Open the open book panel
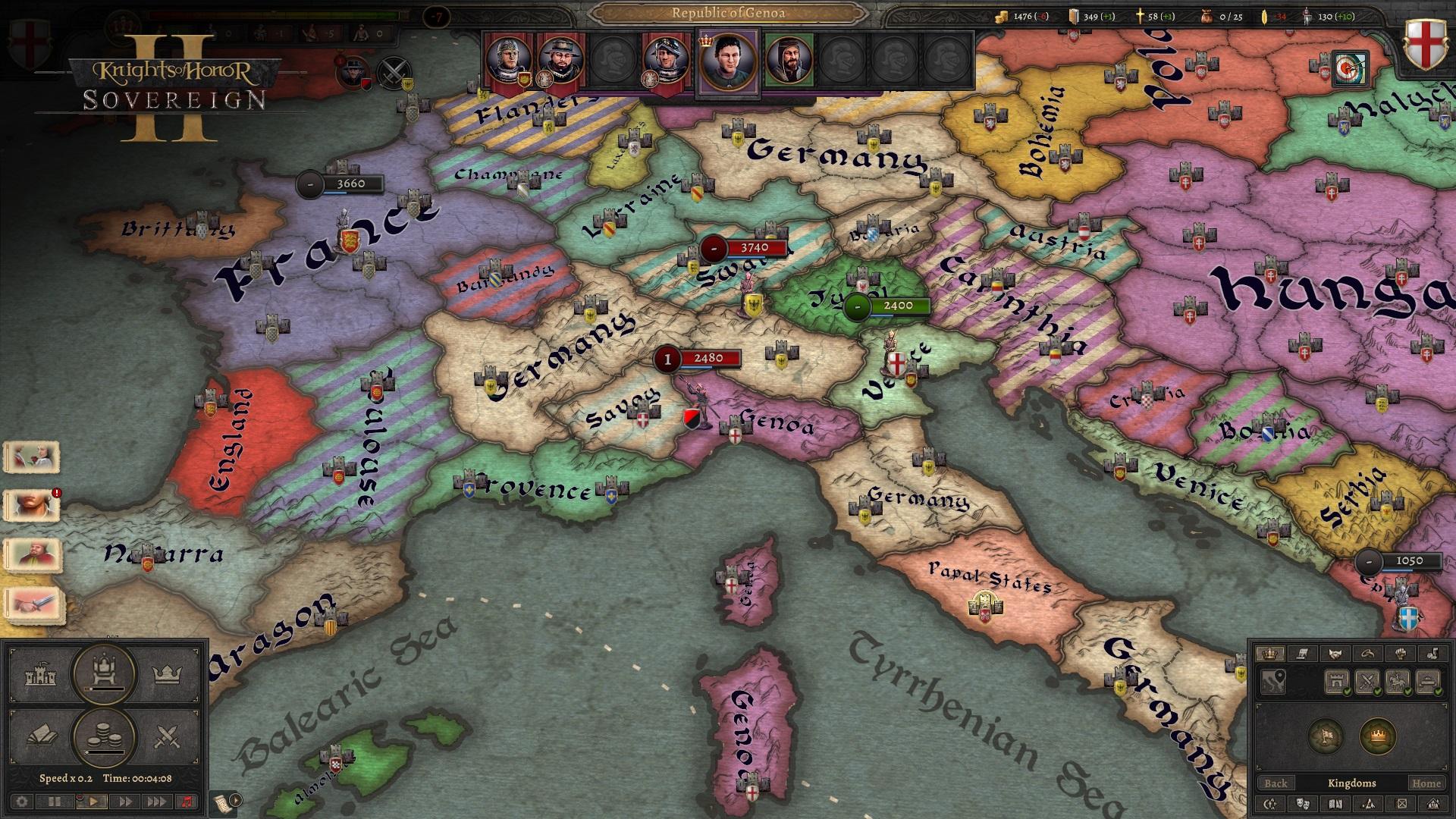1456x819 pixels. coord(41,736)
